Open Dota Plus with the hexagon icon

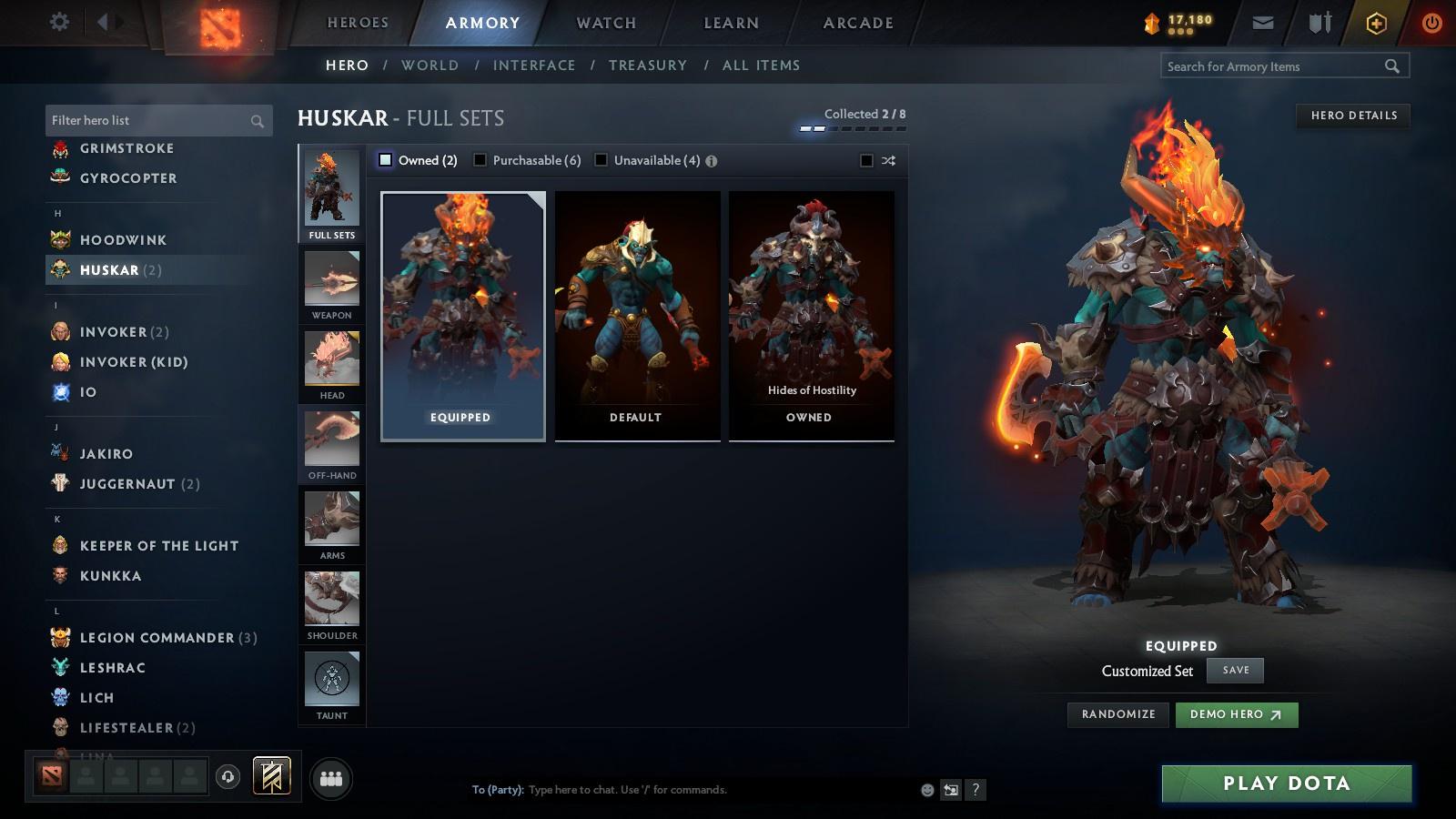pyautogui.click(x=1375, y=22)
